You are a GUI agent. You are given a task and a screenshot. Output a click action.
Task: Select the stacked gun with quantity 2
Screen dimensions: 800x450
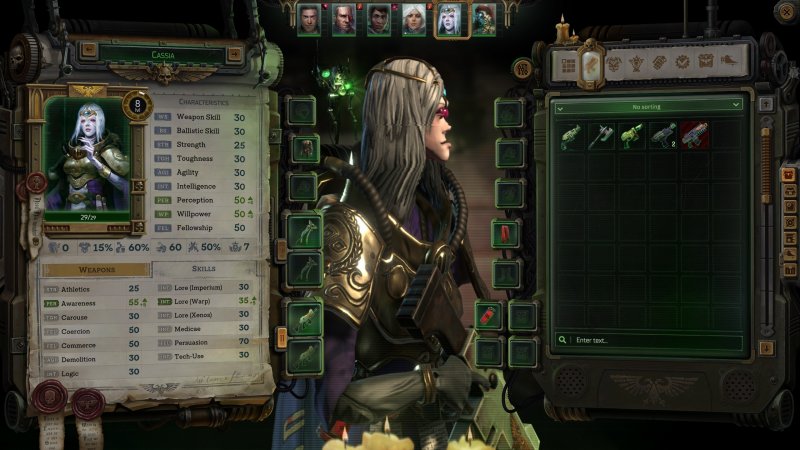point(663,135)
